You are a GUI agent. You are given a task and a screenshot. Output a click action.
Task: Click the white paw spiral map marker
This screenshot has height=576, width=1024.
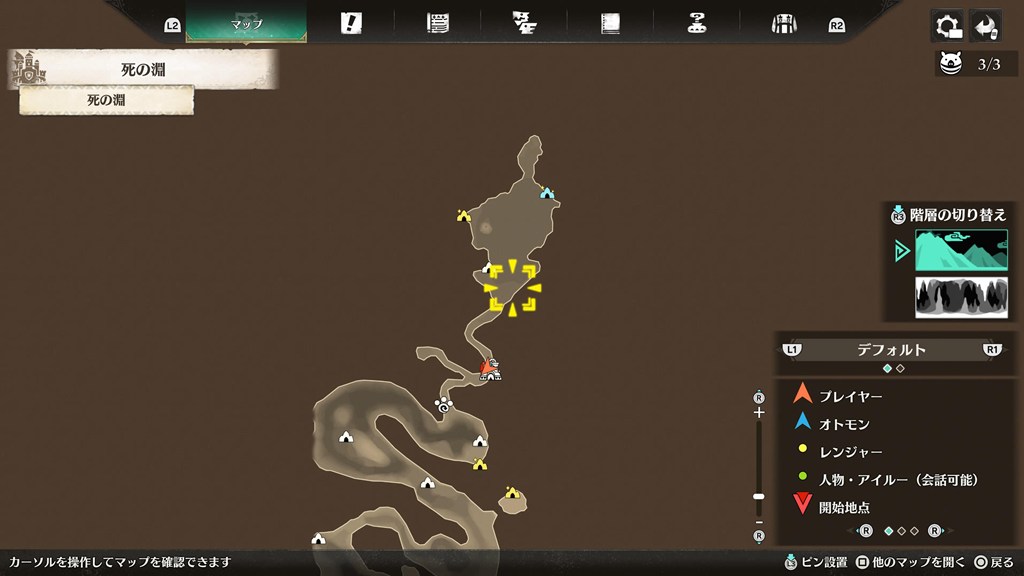coord(443,404)
